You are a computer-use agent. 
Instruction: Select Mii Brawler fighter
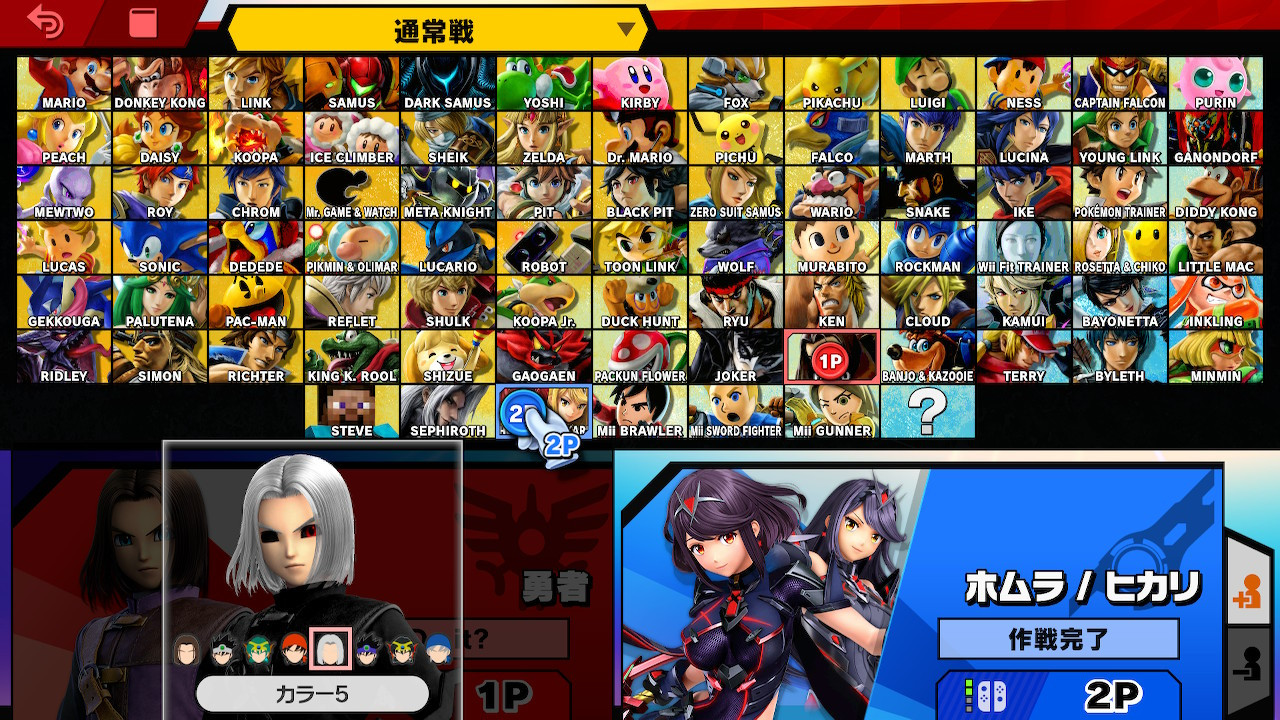(640, 410)
